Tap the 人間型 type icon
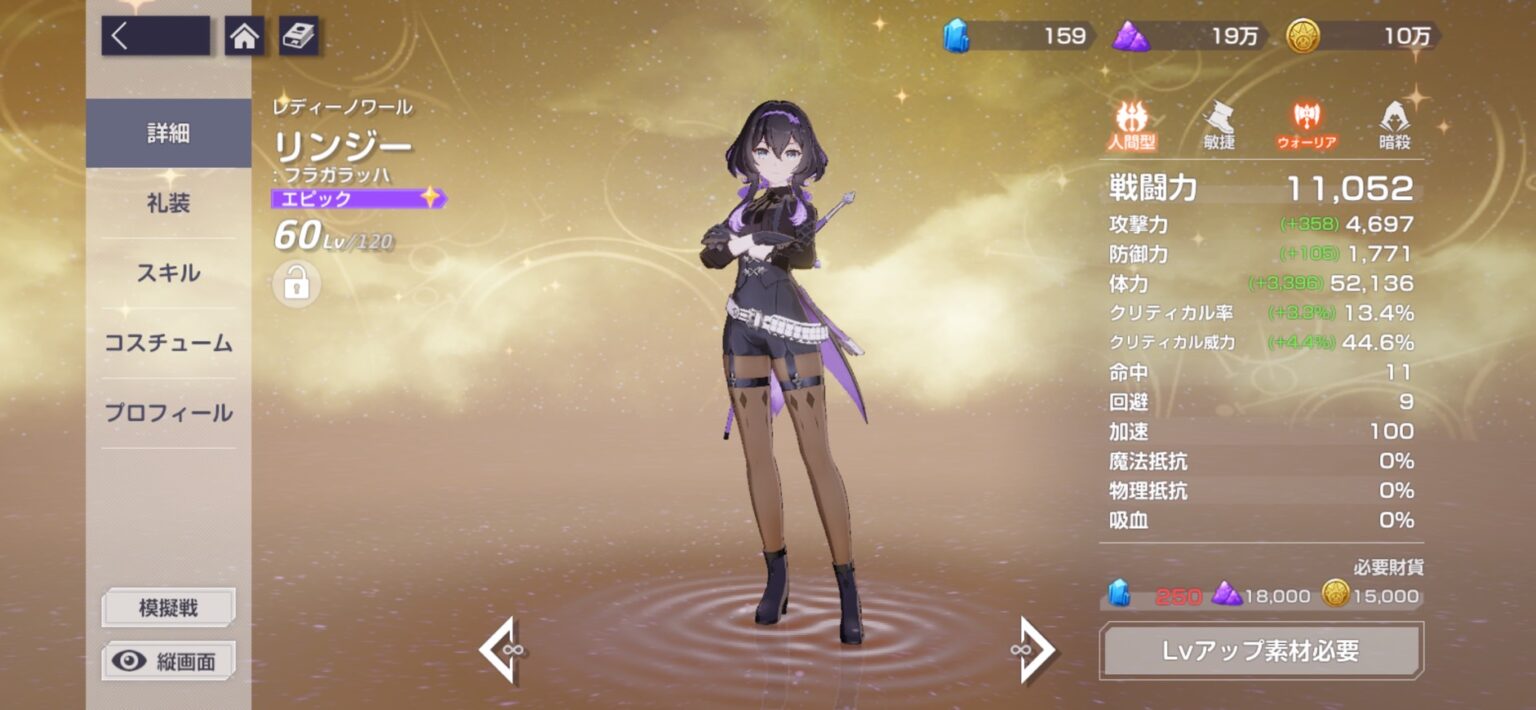 (1132, 126)
